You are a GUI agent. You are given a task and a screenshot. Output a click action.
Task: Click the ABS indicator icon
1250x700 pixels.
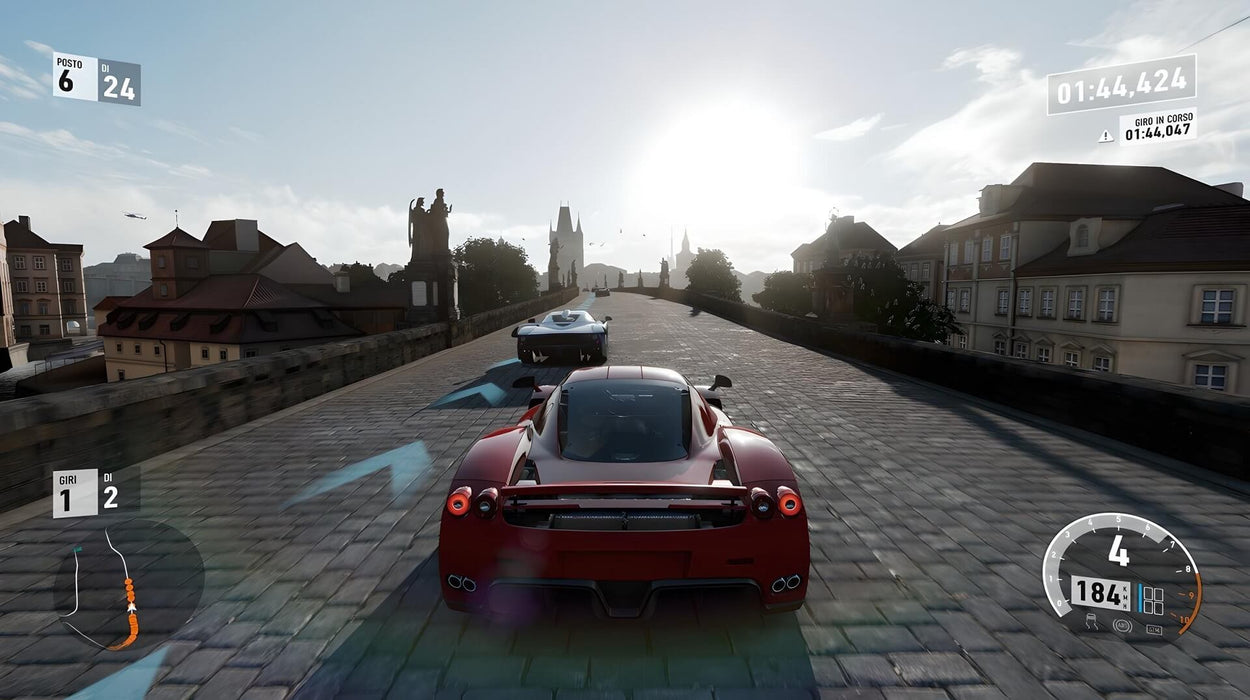1122,626
